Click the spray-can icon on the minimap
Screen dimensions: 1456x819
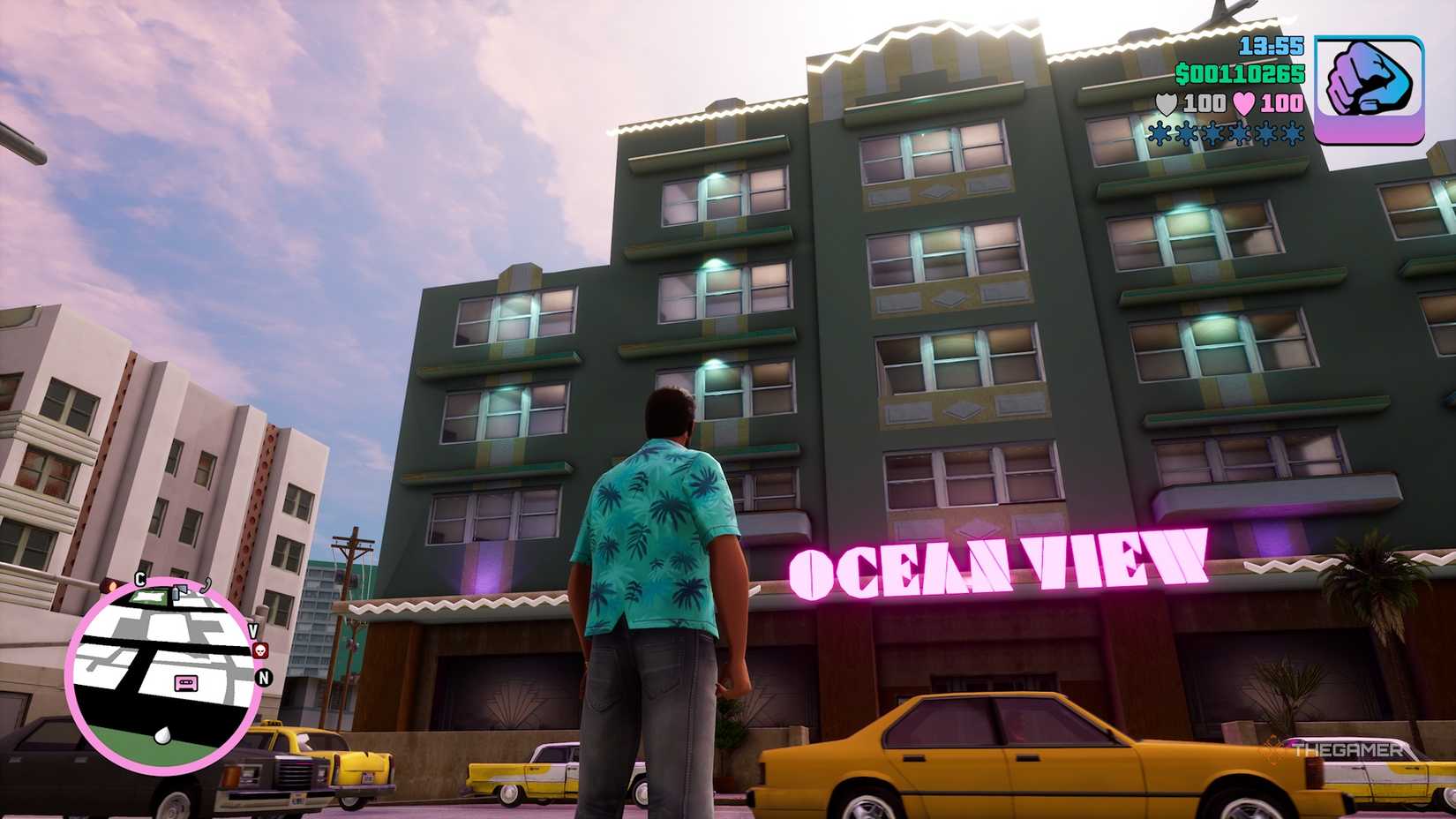pos(177,592)
